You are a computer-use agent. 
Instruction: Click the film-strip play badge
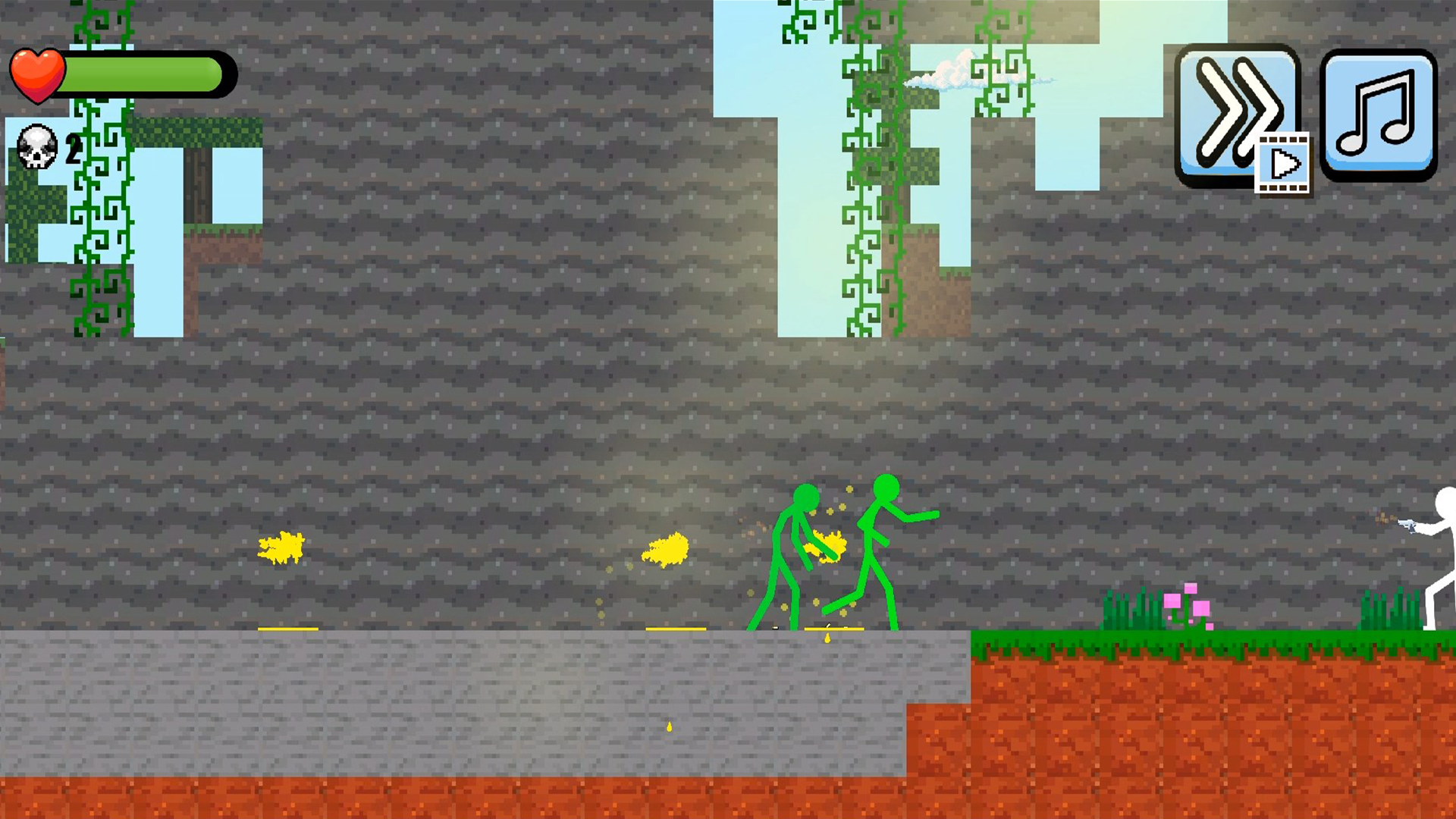pyautogui.click(x=1284, y=162)
